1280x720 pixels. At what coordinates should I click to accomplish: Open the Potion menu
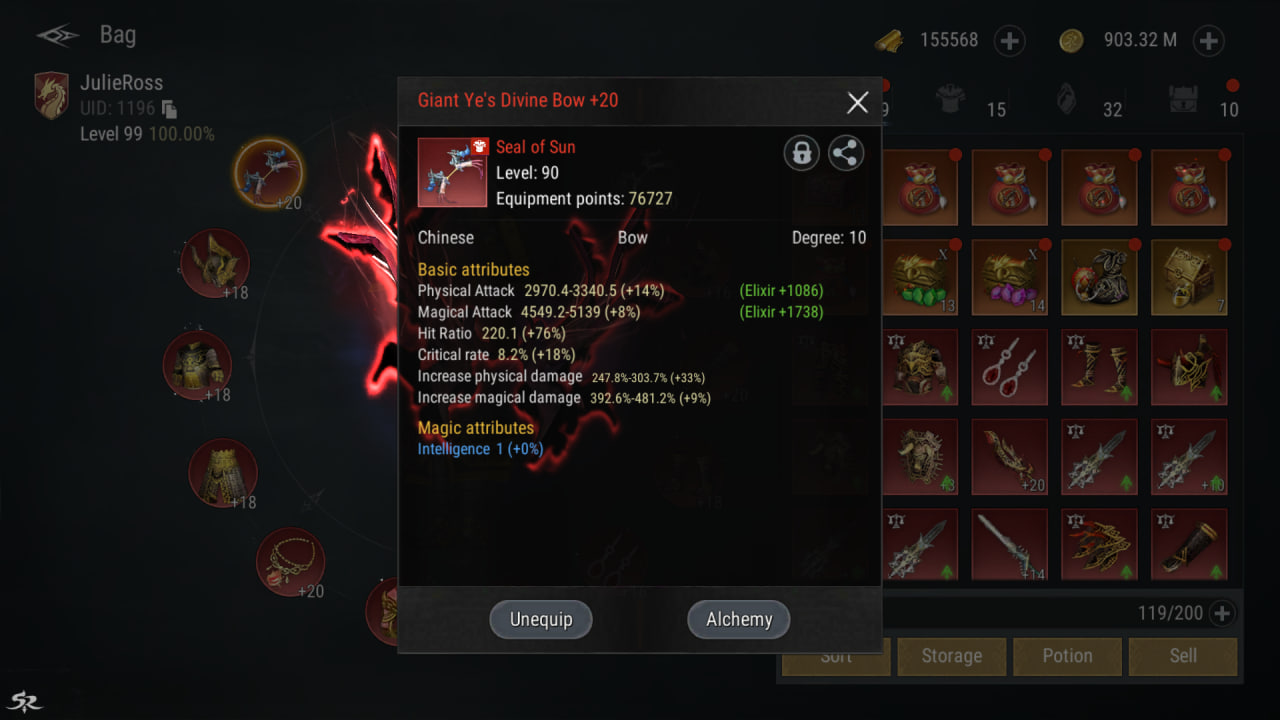point(1067,656)
